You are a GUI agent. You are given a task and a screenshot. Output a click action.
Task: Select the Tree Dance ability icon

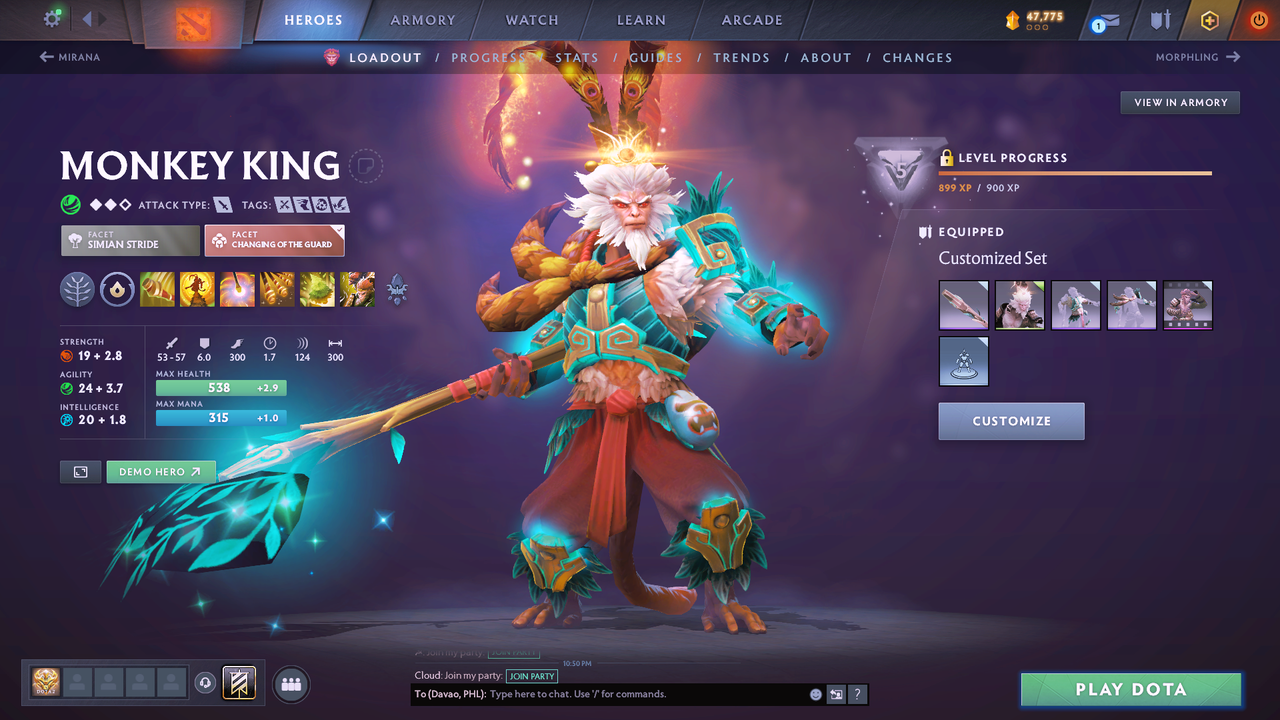(197, 289)
